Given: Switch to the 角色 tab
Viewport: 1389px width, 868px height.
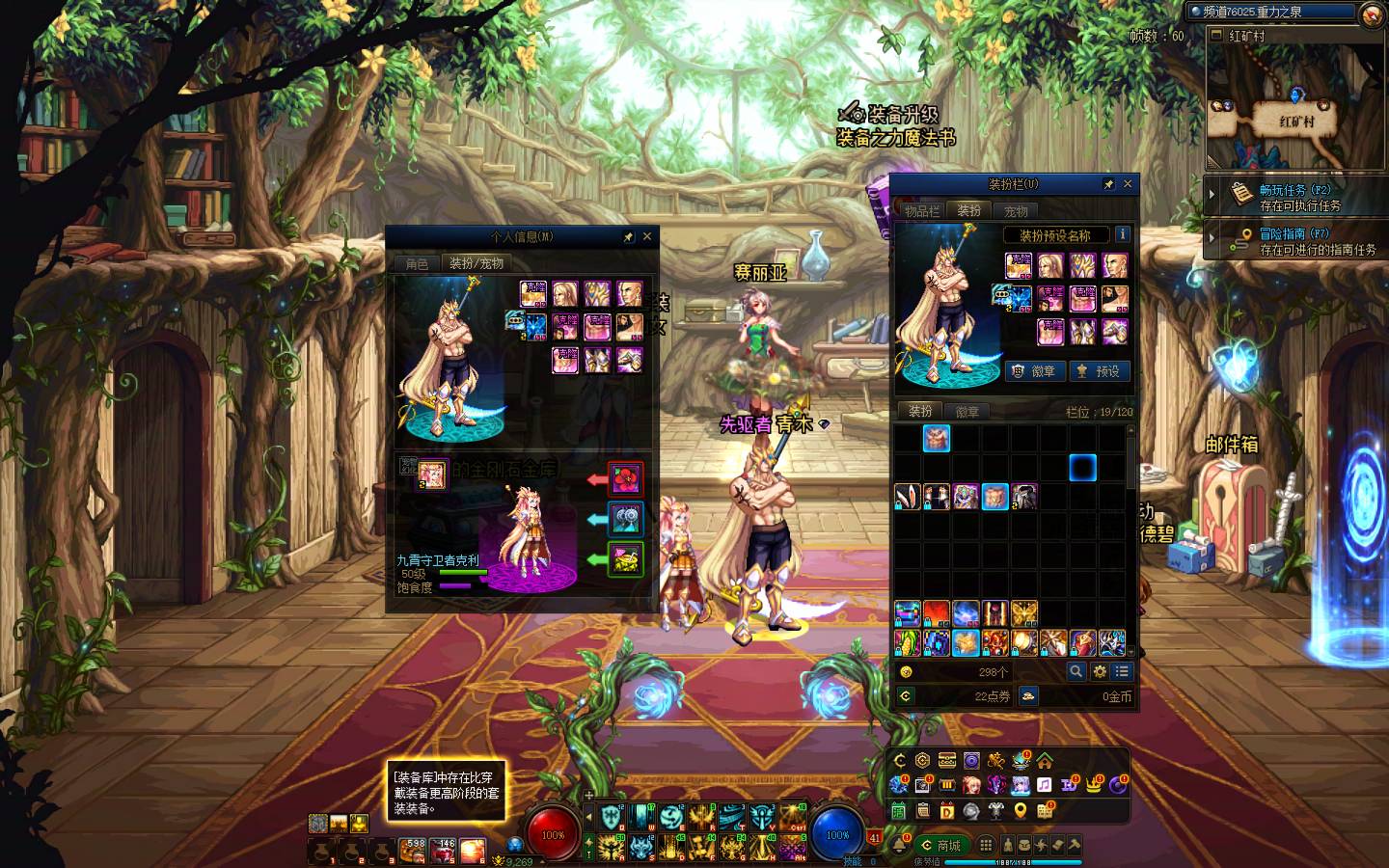Looking at the screenshot, I should tap(417, 263).
